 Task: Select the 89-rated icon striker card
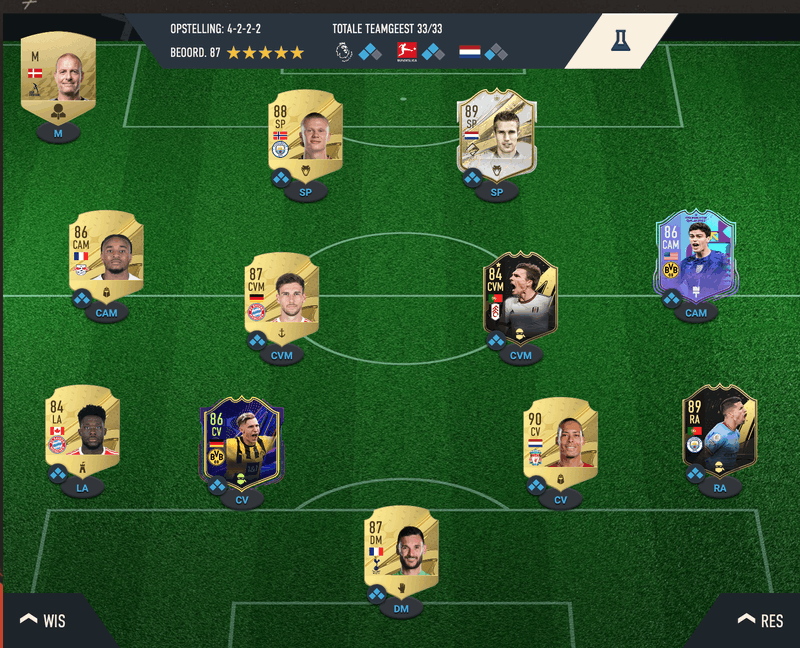(x=497, y=135)
